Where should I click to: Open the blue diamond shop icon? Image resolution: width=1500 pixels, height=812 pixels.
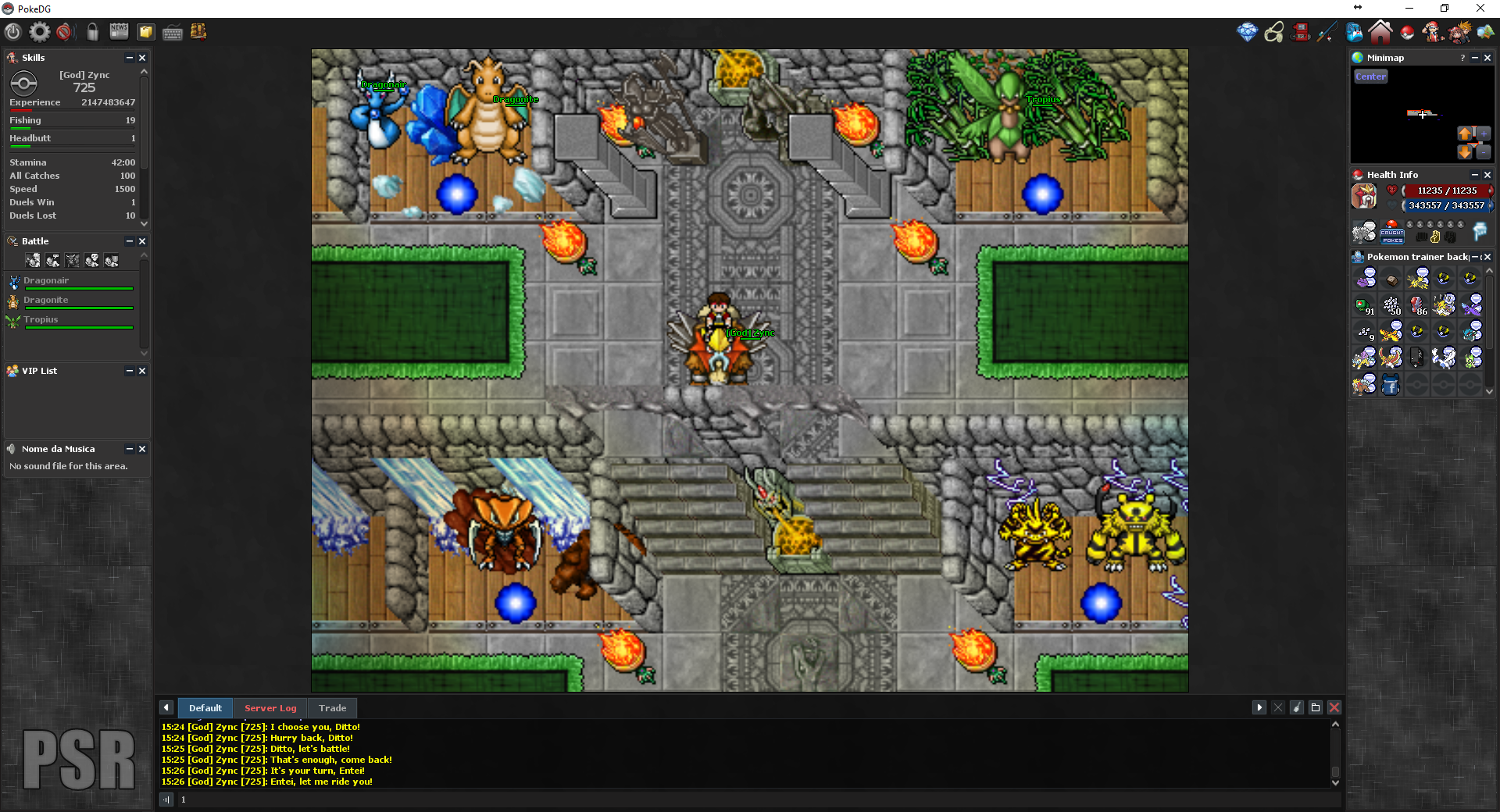click(x=1247, y=32)
